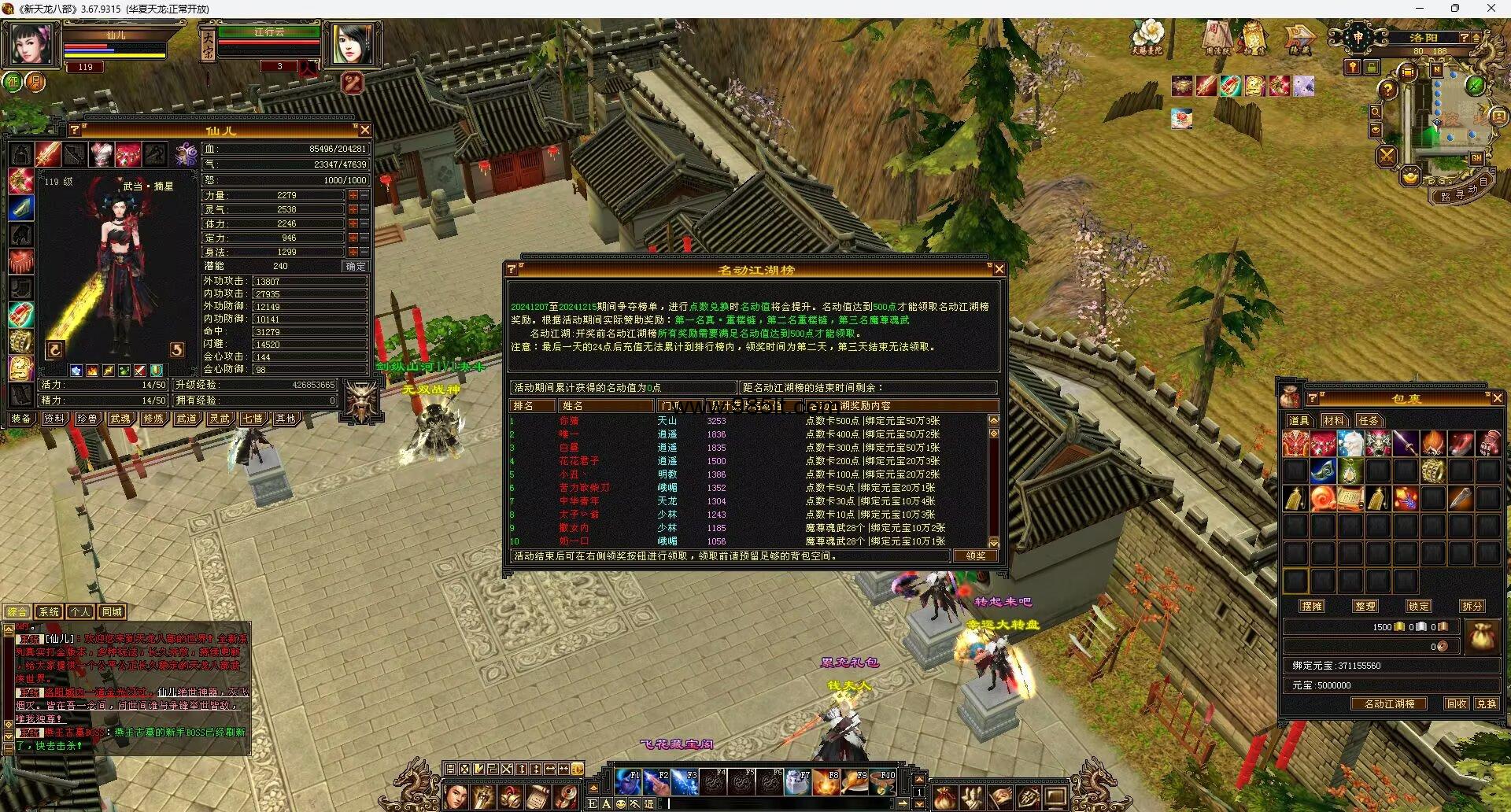The height and width of the screenshot is (812, 1511).
Task: Minimize the game window
Action: [x=1420, y=9]
